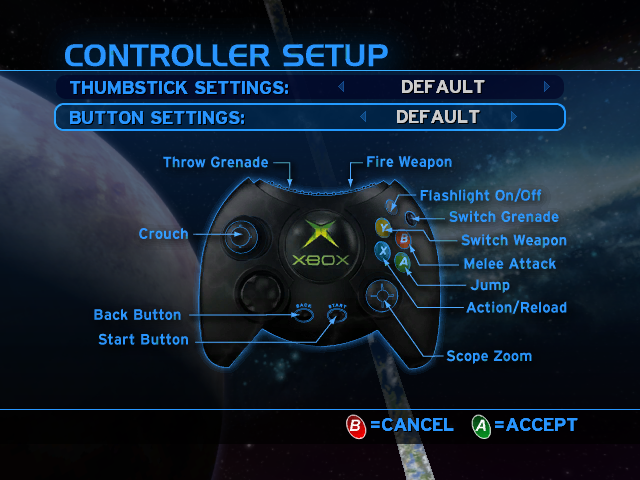The height and width of the screenshot is (480, 640).
Task: Click the left arrow for Thumbstick Settings
Action: (x=341, y=87)
